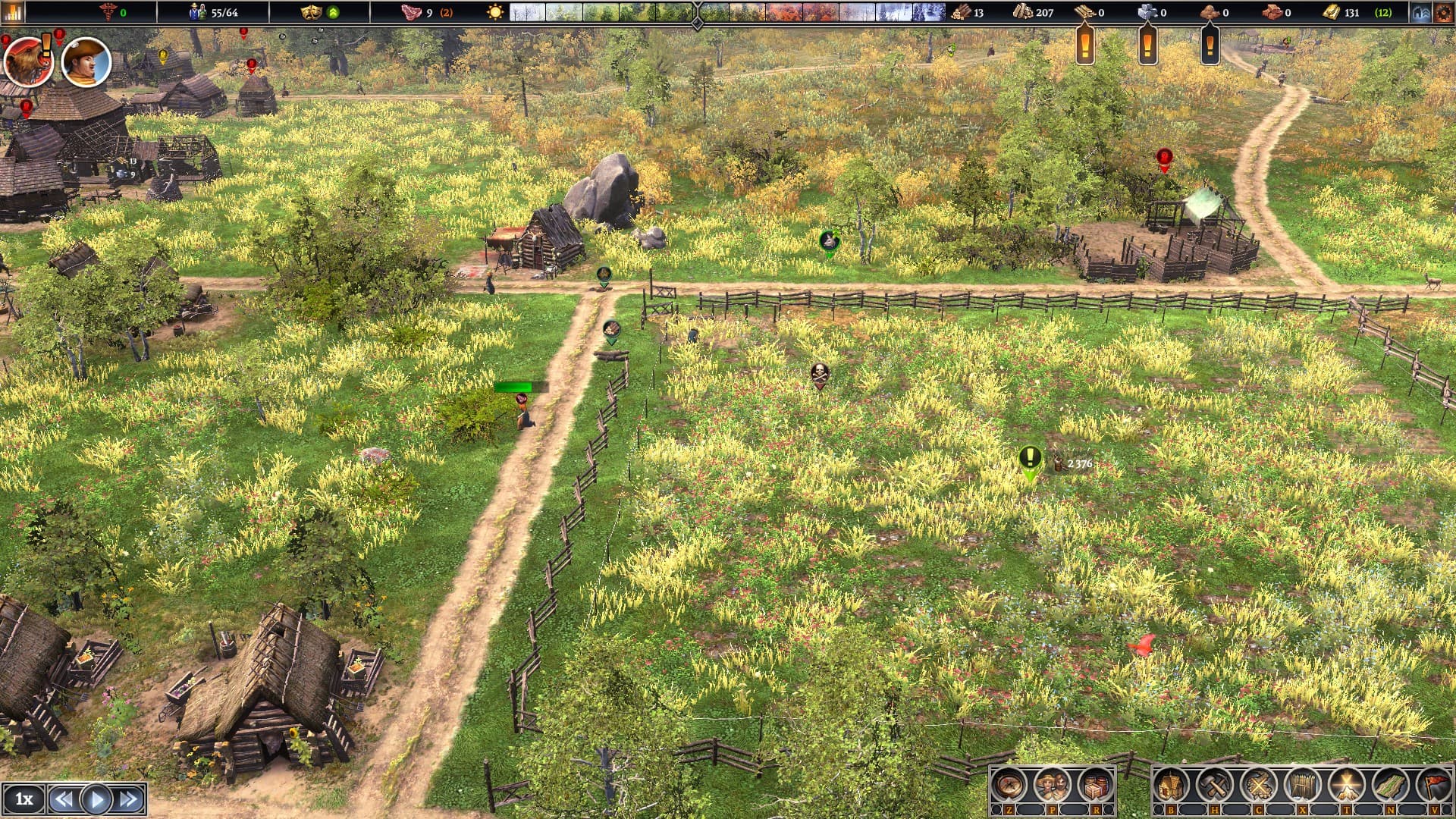The width and height of the screenshot is (1456, 819).
Task: Open the warning under the iron resource
Action: [1147, 46]
